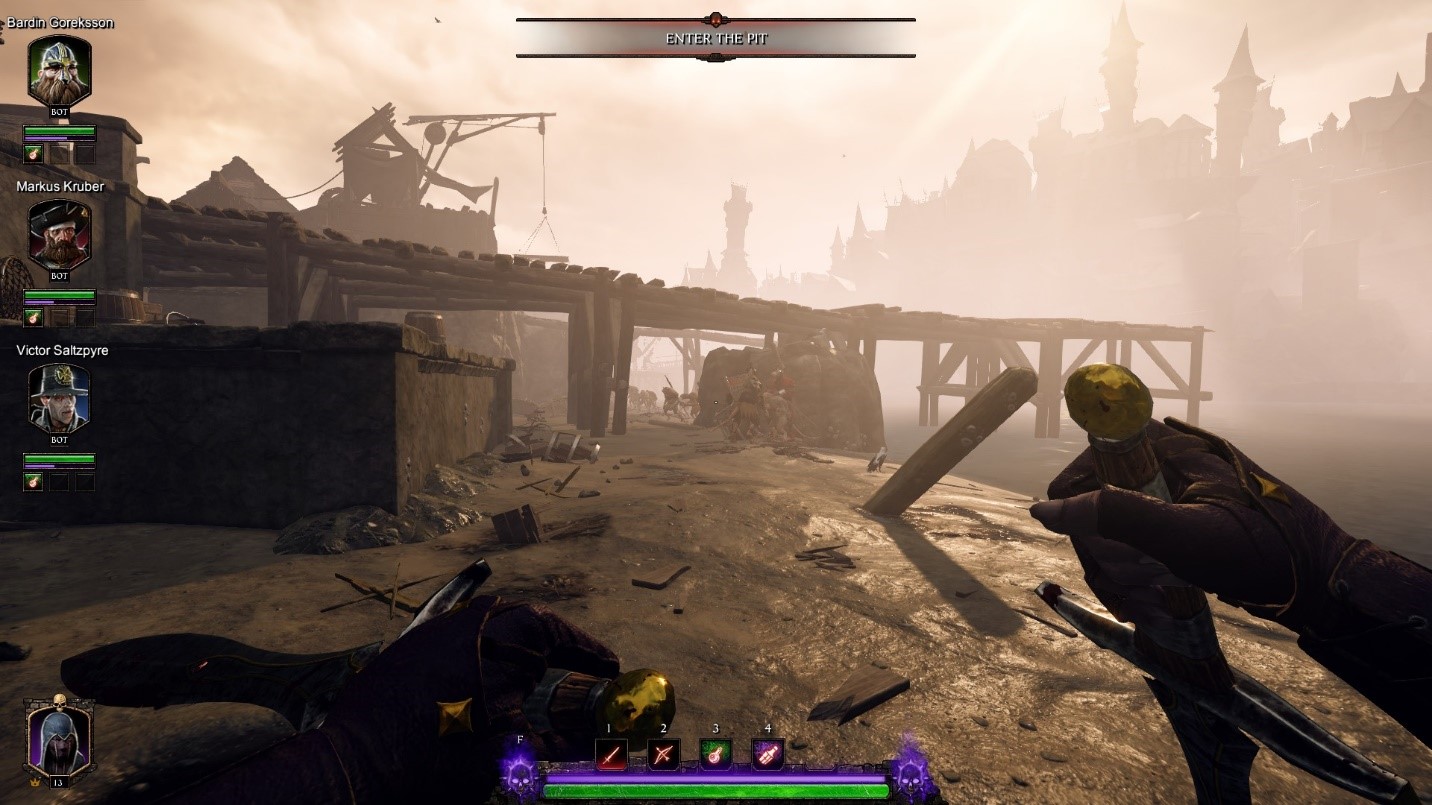
Task: Click Markus Kruber's portrait
Action: tap(59, 235)
